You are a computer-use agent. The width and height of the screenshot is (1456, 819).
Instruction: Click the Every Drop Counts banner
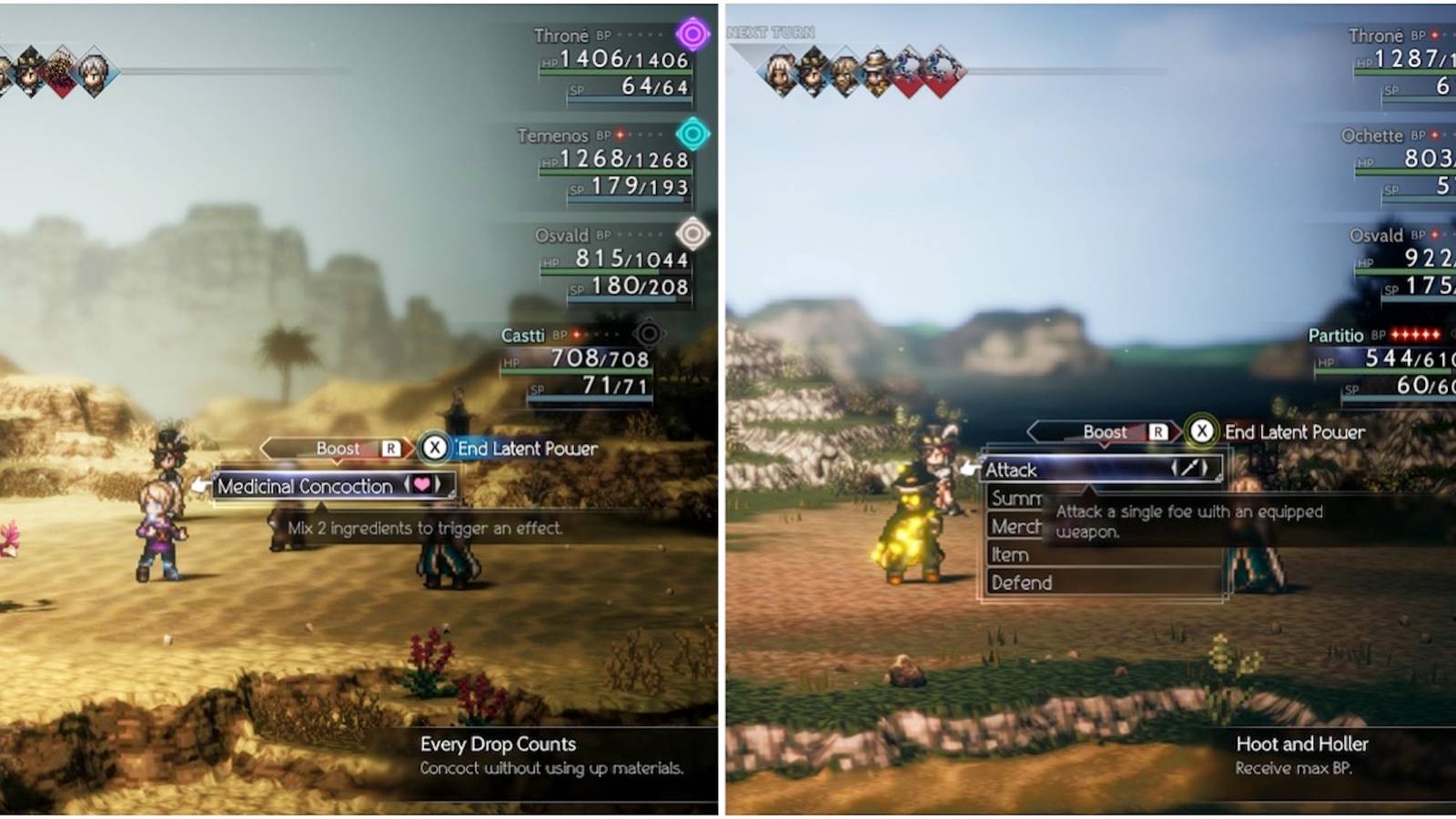497,744
